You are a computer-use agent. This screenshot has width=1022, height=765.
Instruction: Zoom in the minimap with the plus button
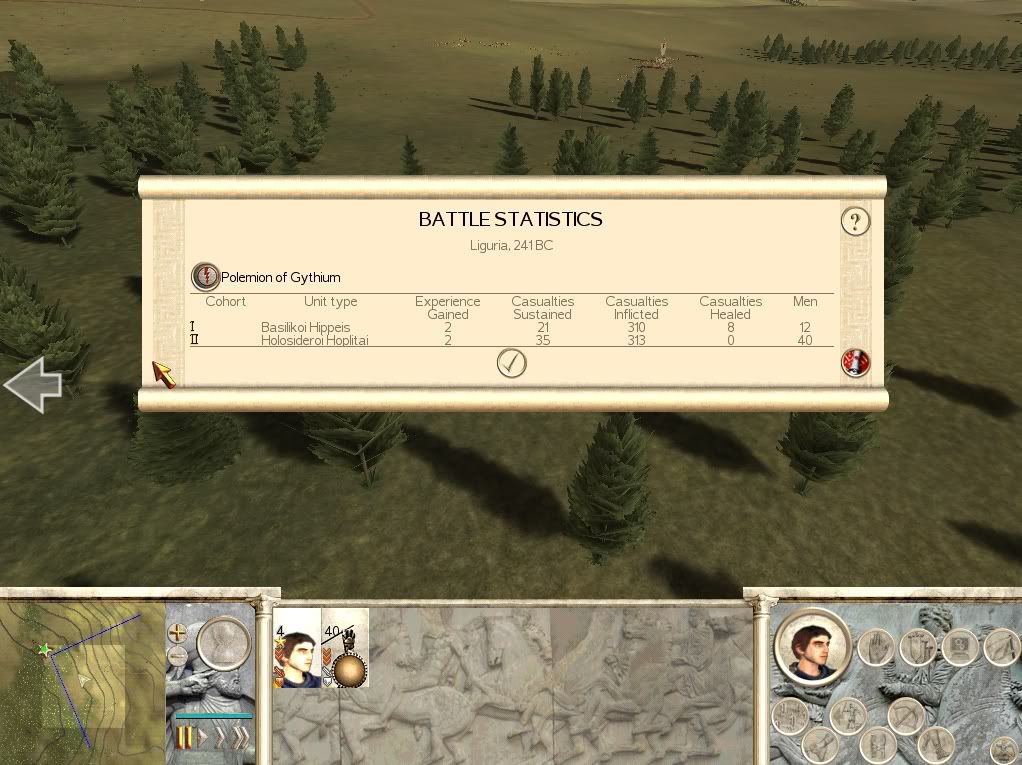coord(178,633)
